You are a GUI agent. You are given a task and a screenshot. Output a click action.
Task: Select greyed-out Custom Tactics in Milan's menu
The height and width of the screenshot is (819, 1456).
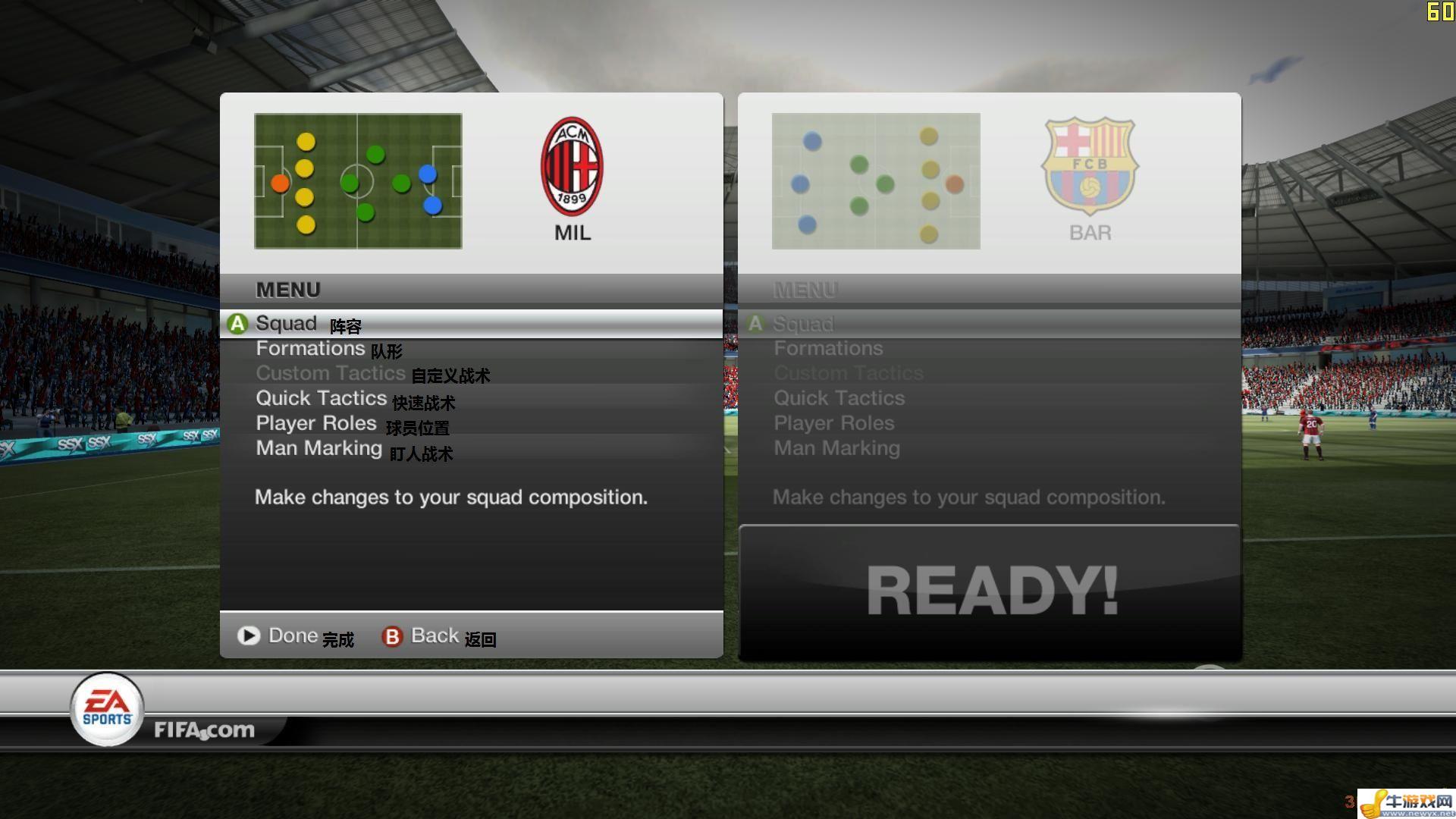(330, 374)
